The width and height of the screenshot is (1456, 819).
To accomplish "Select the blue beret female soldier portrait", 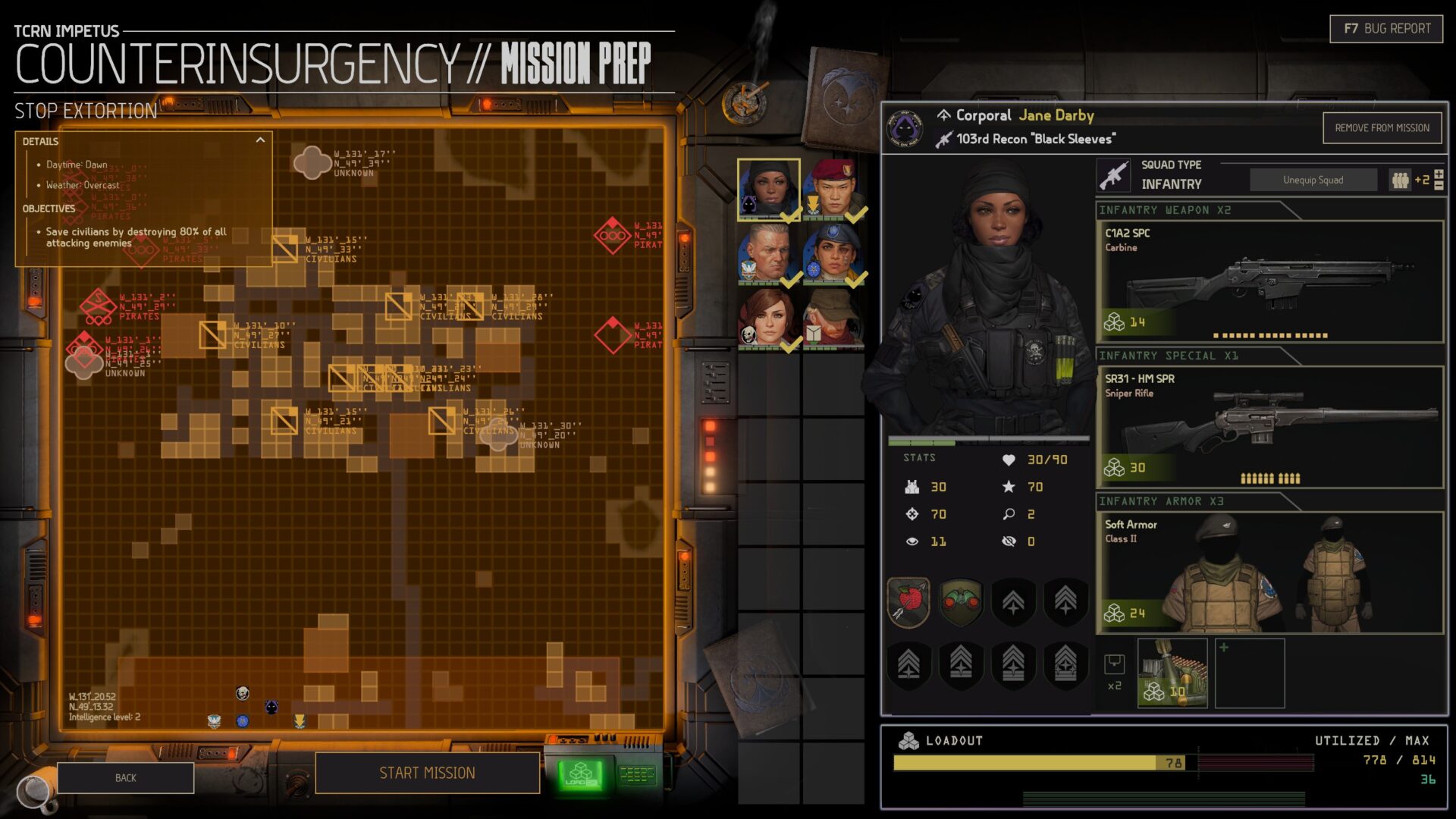I will 834,254.
